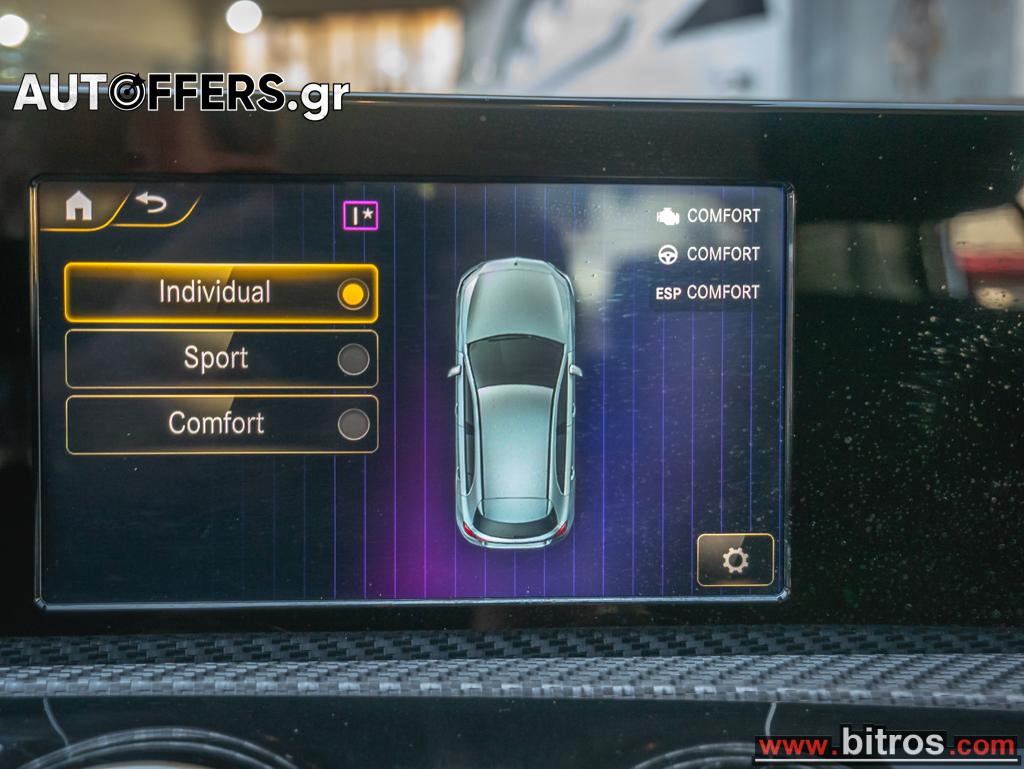This screenshot has height=769, width=1024.
Task: Switch to Comfort drive mode
Action: tap(221, 424)
